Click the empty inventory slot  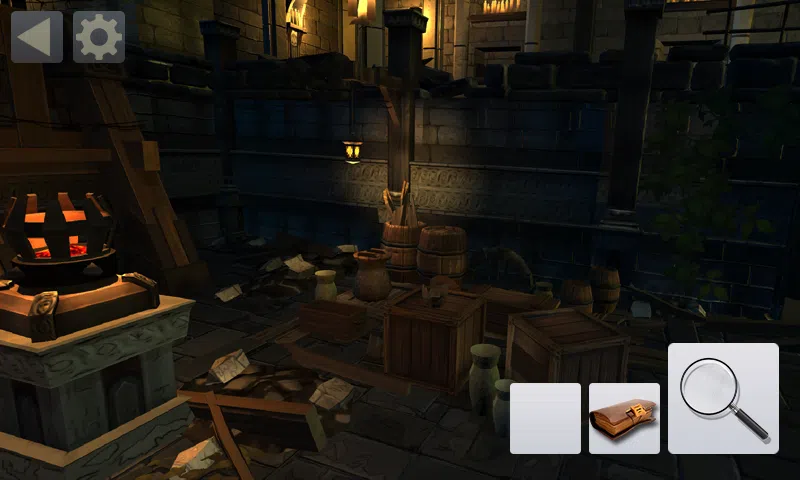[545, 418]
